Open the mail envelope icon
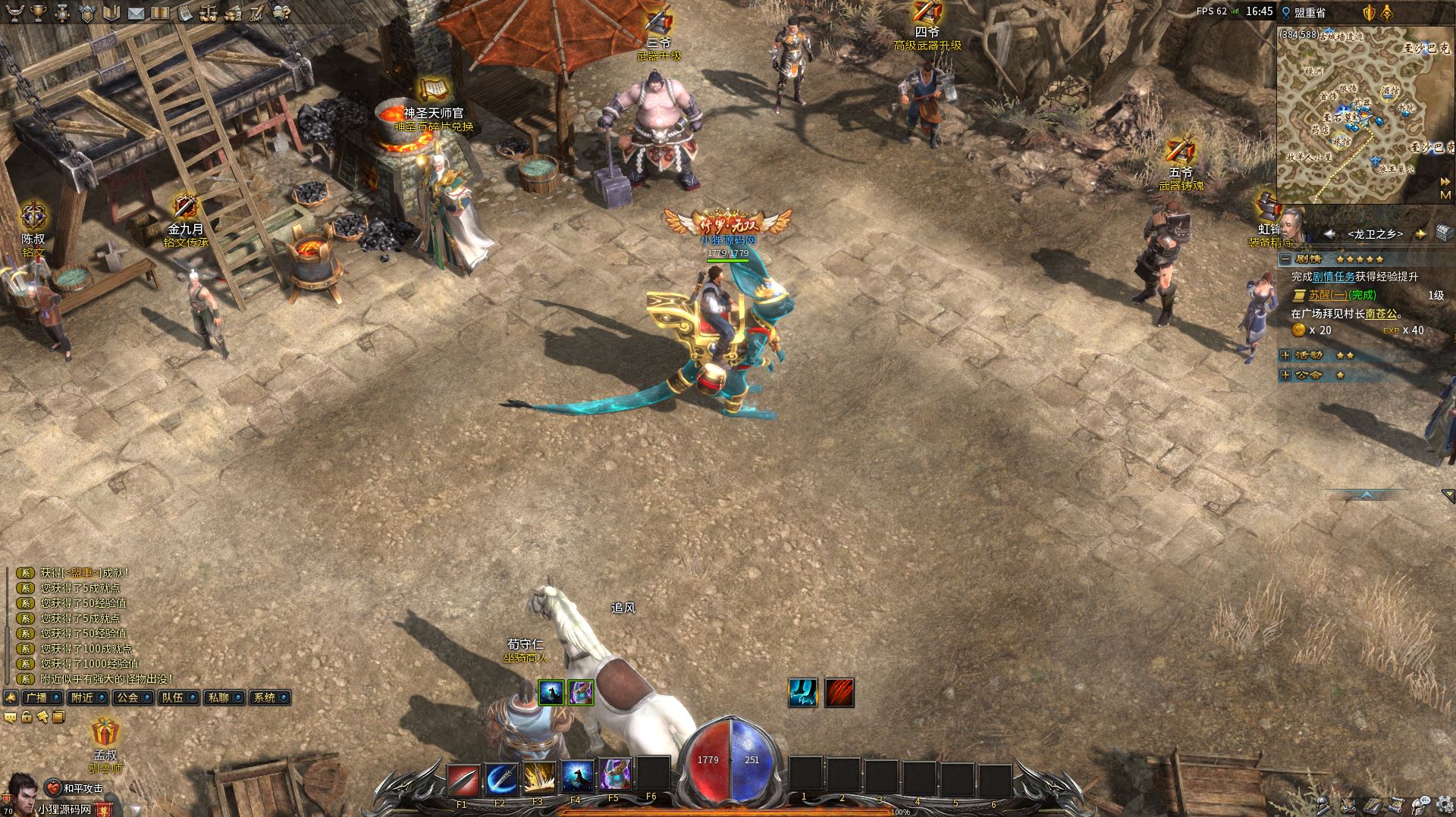Viewport: 1456px width, 817px height. (136, 13)
